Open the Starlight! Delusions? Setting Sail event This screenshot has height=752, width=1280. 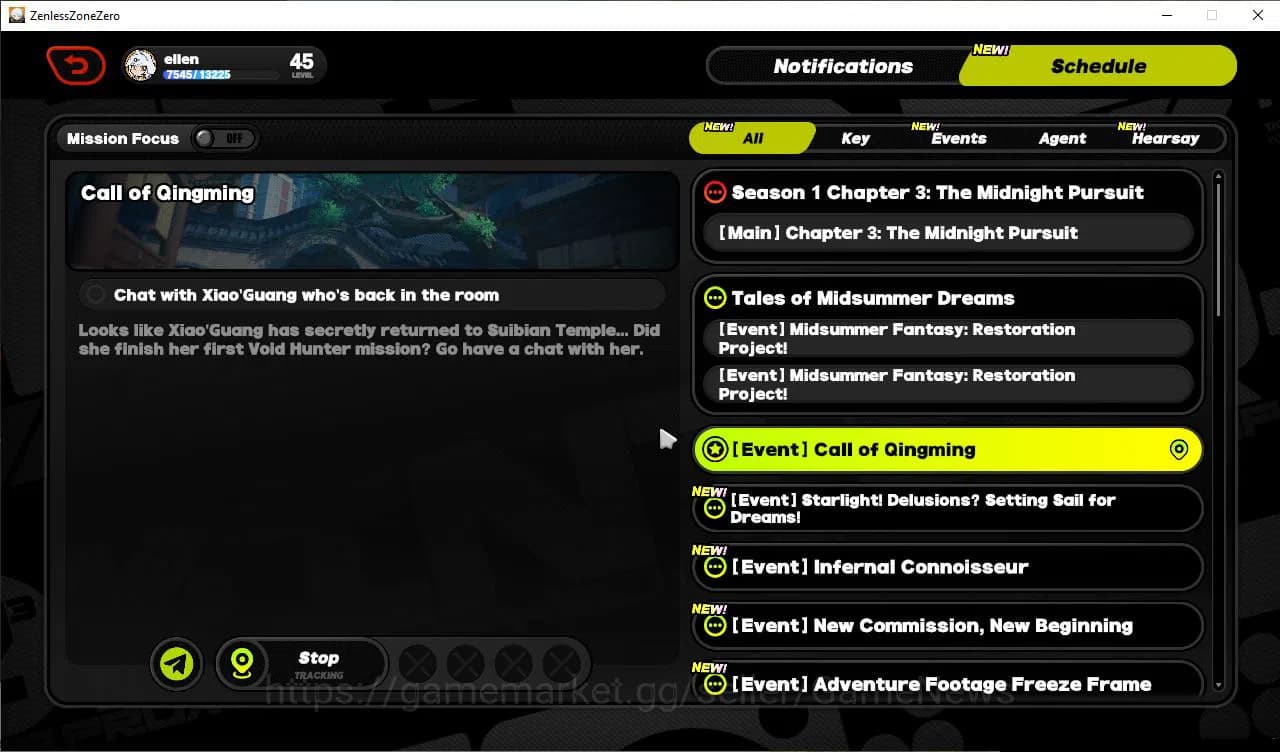pos(946,508)
